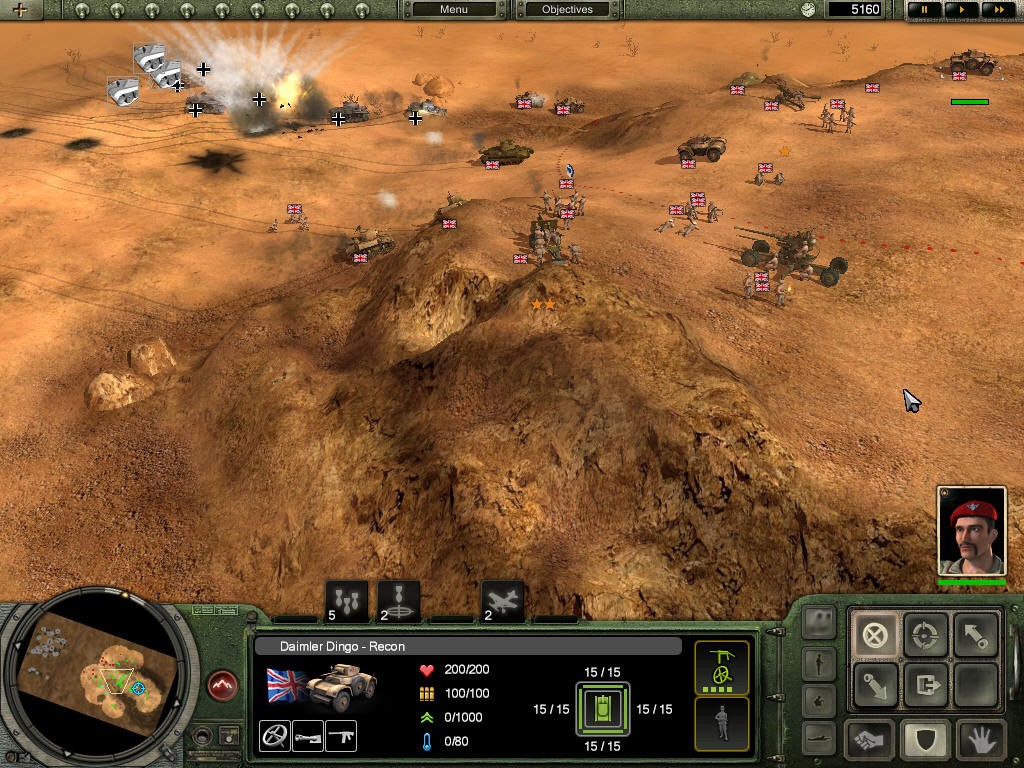Image resolution: width=1024 pixels, height=768 pixels.
Task: Pause the game speed
Action: tap(925, 10)
